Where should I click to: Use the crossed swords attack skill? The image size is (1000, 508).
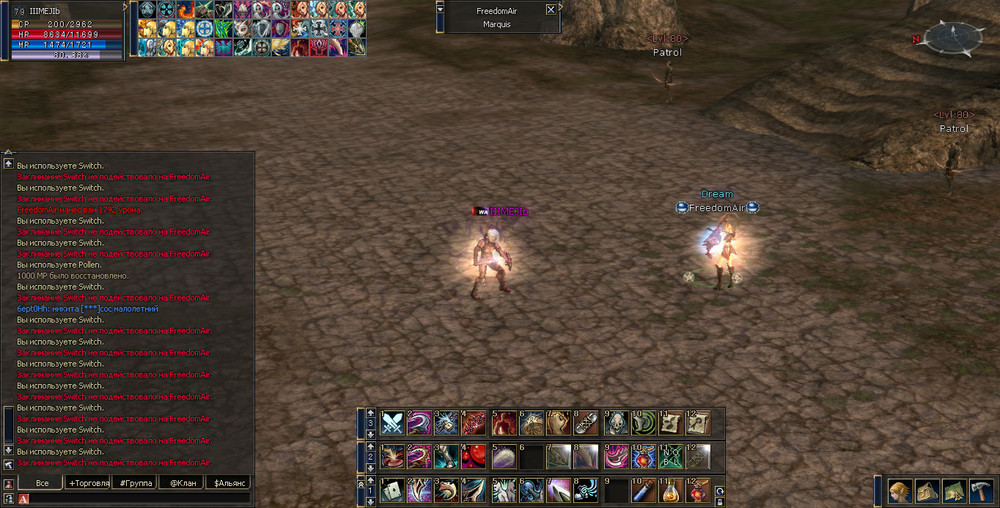pyautogui.click(x=392, y=423)
